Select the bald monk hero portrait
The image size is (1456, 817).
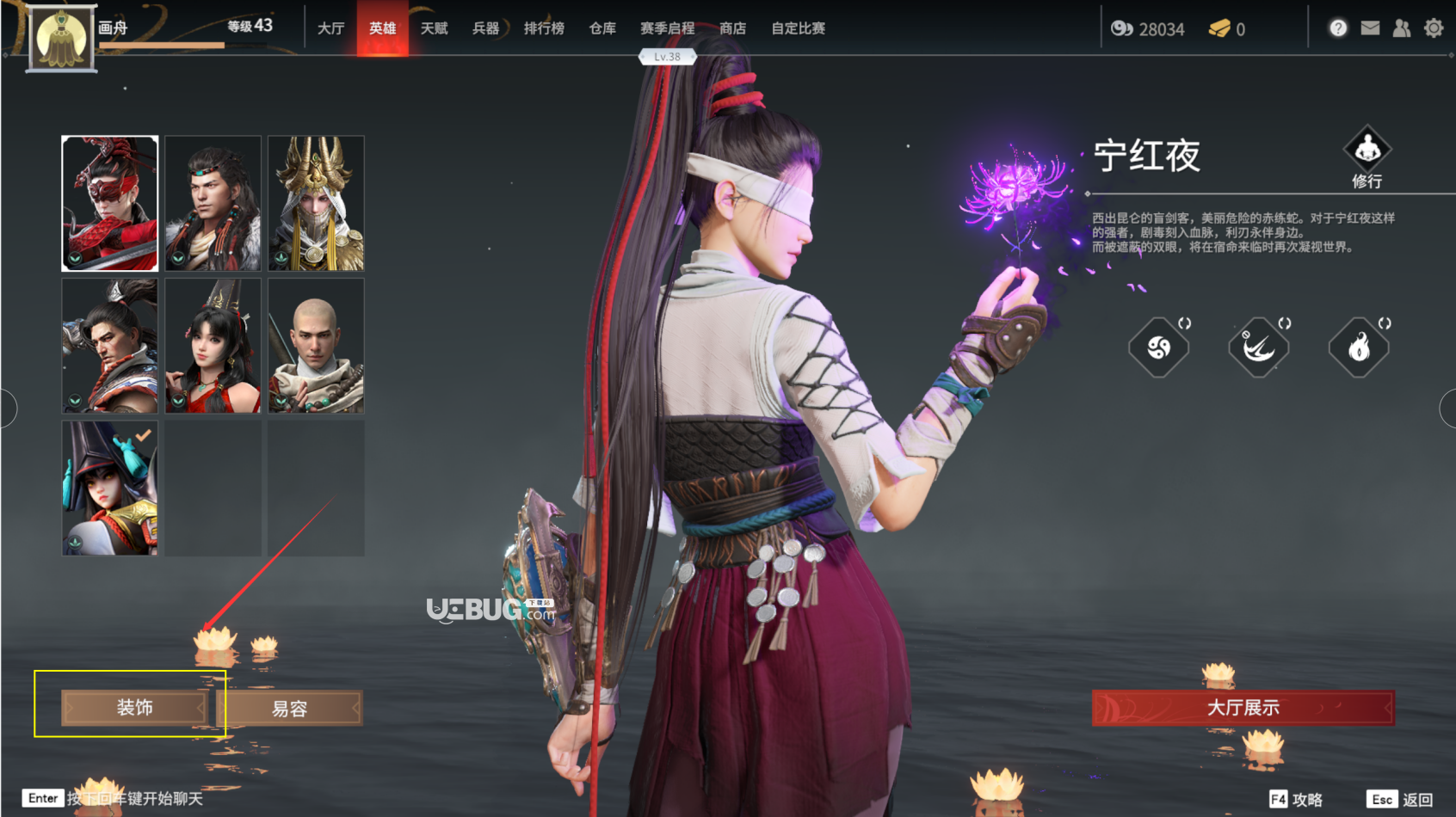click(315, 345)
